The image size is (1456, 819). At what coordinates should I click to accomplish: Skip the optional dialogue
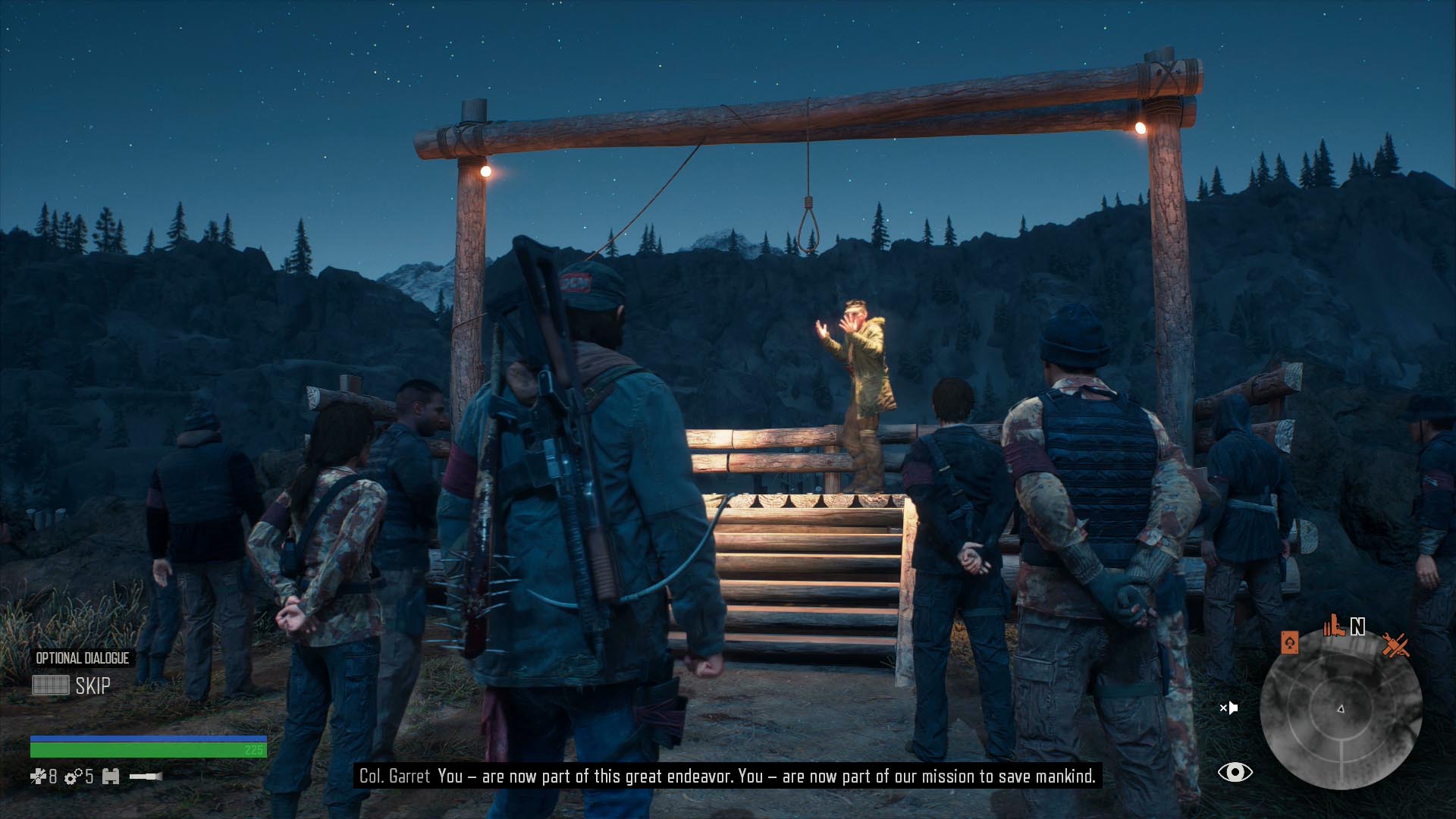(x=72, y=686)
